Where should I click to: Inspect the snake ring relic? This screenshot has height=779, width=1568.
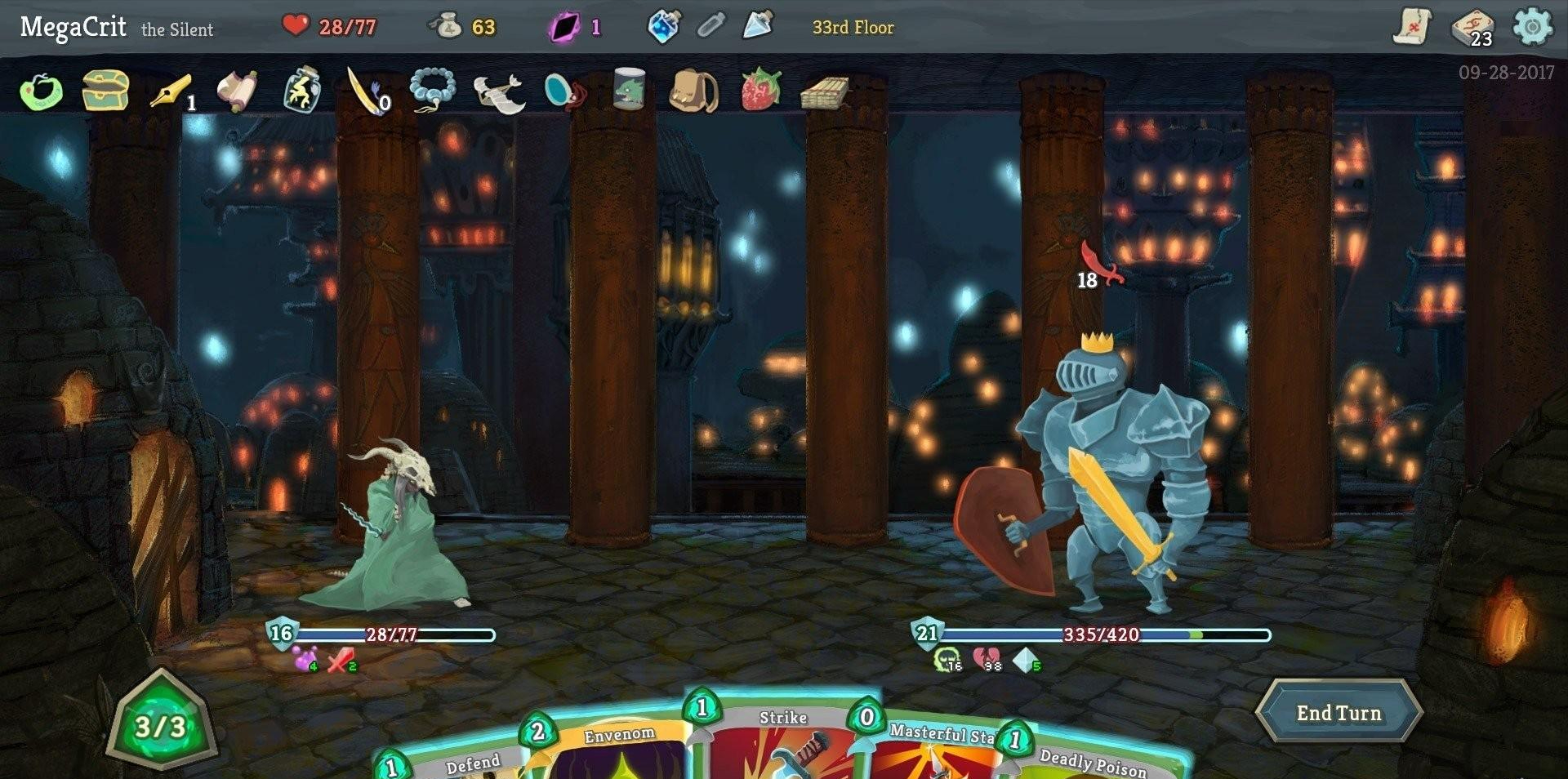tap(41, 91)
